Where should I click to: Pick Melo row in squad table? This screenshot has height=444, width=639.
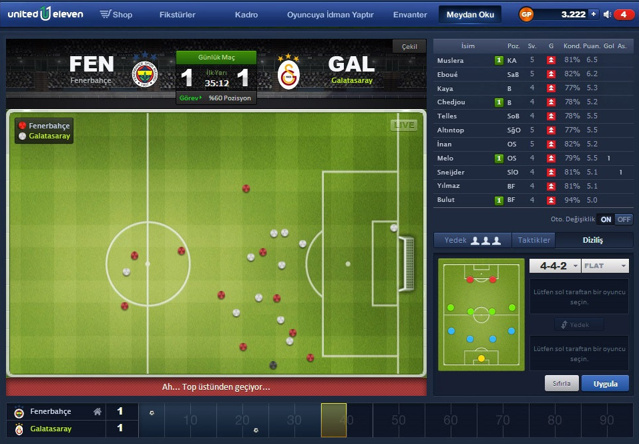pos(444,157)
